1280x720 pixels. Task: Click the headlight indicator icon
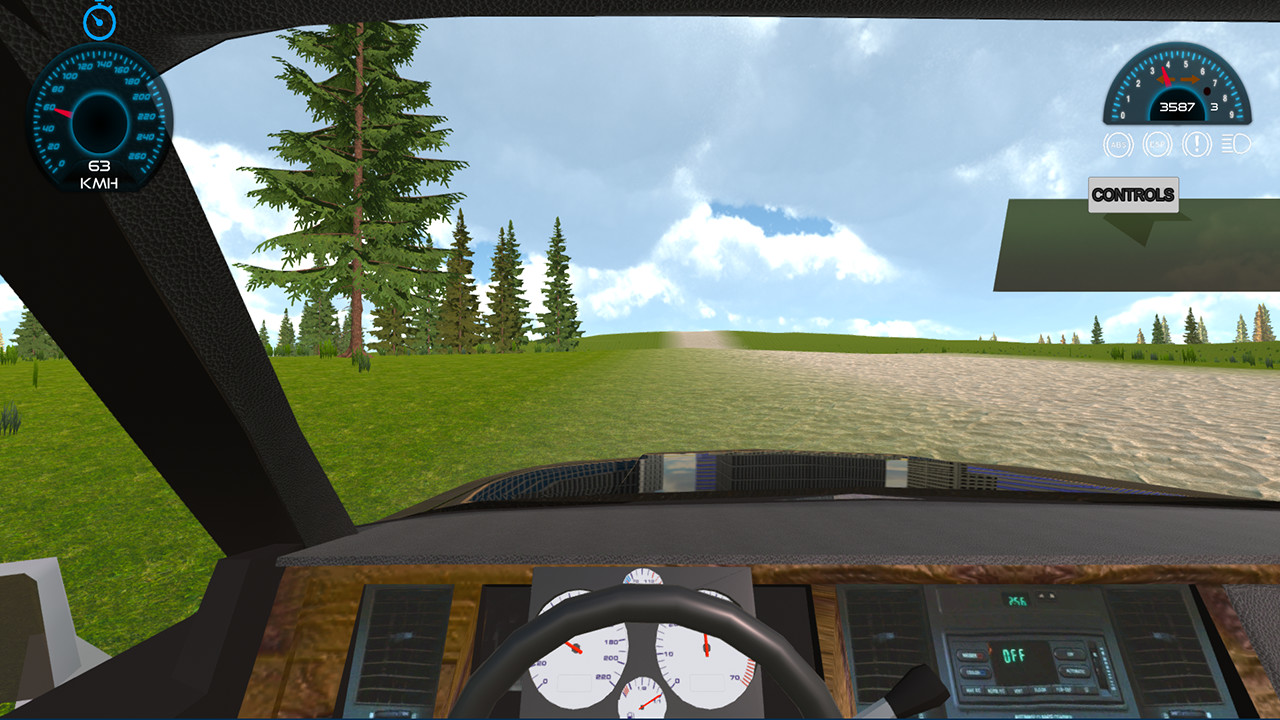pos(1237,144)
